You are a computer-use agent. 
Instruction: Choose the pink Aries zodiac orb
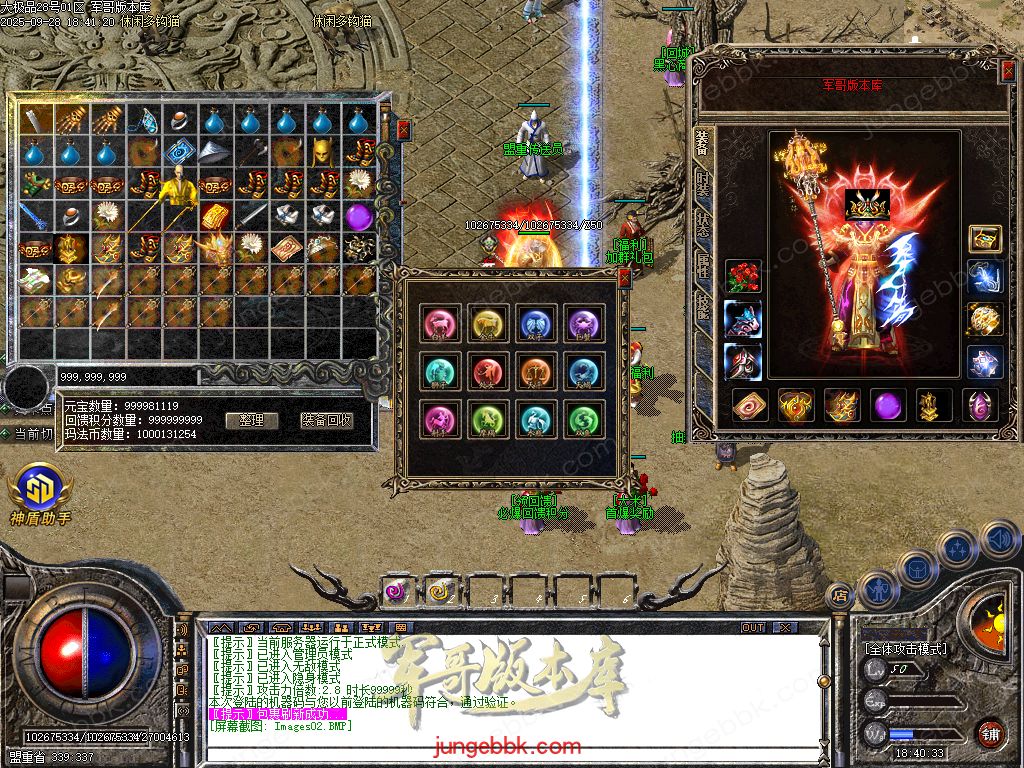coord(440,323)
